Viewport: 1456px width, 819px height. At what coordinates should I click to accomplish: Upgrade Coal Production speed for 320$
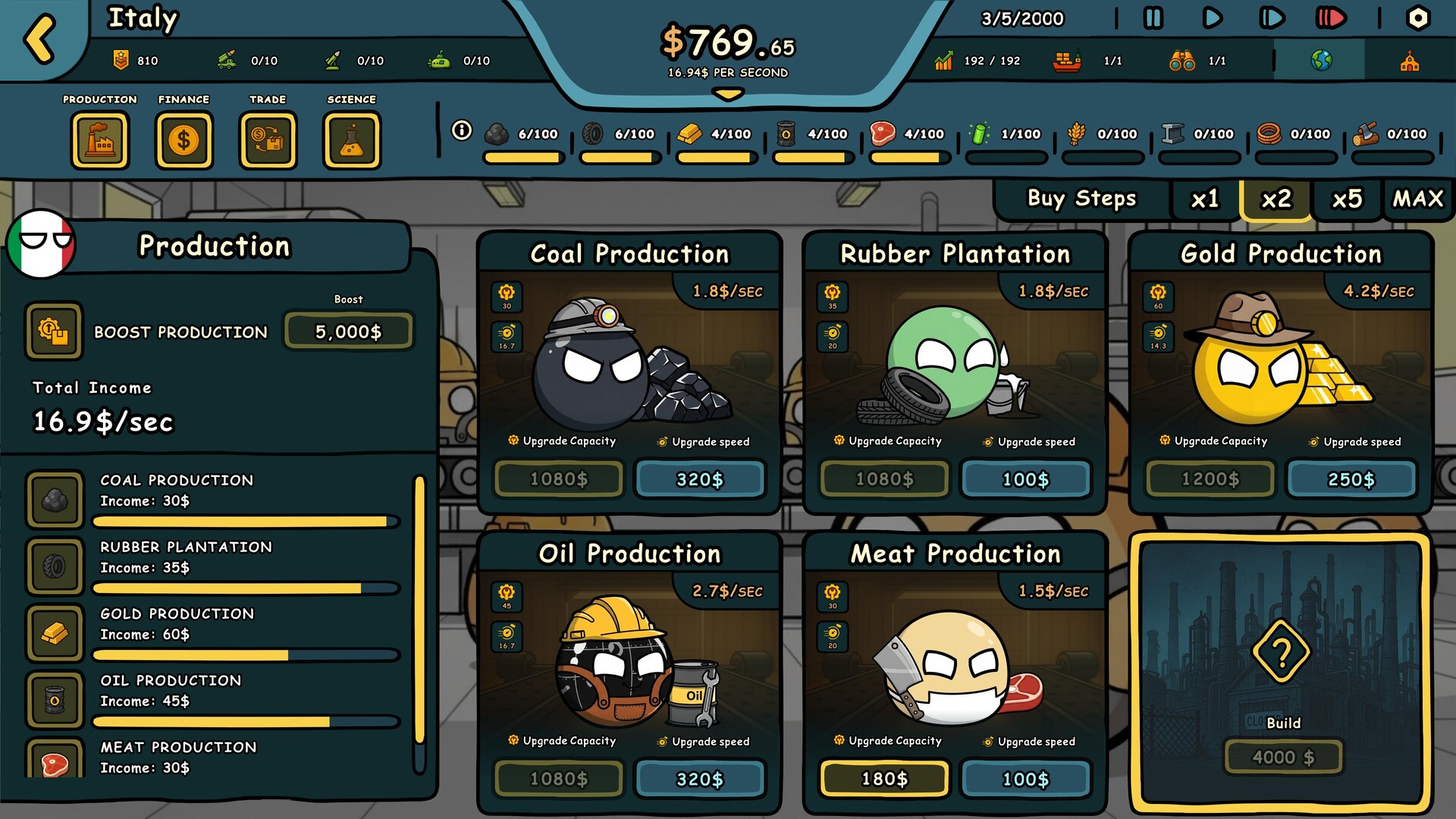(699, 479)
